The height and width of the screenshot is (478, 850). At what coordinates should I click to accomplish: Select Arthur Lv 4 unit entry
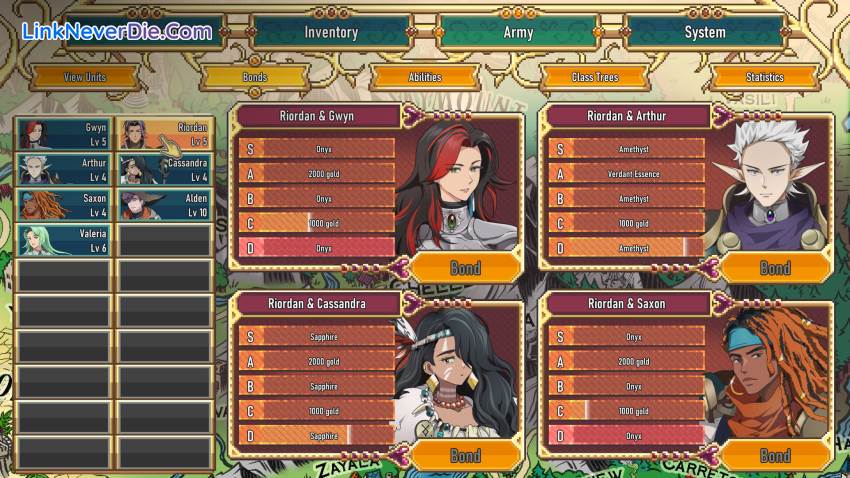pos(63,170)
